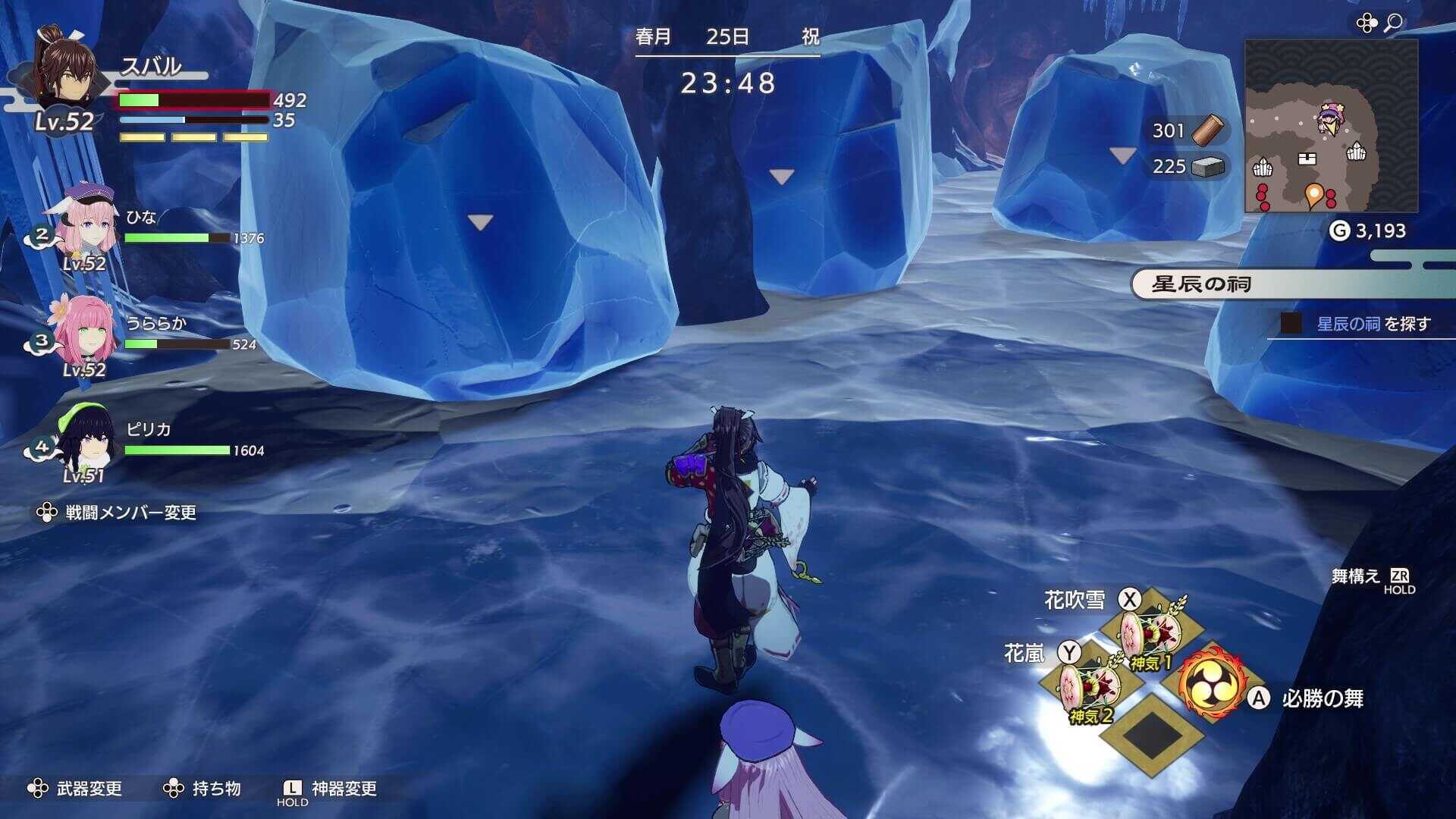Open the 持ち物 inventory menu
The width and height of the screenshot is (1456, 819).
(215, 789)
